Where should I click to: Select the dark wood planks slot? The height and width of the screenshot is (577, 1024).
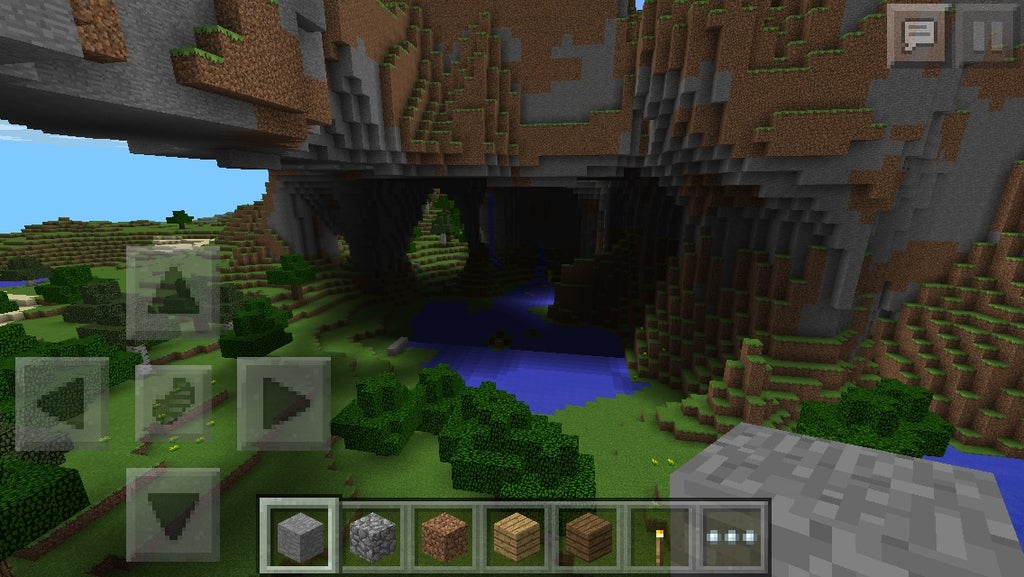[588, 537]
